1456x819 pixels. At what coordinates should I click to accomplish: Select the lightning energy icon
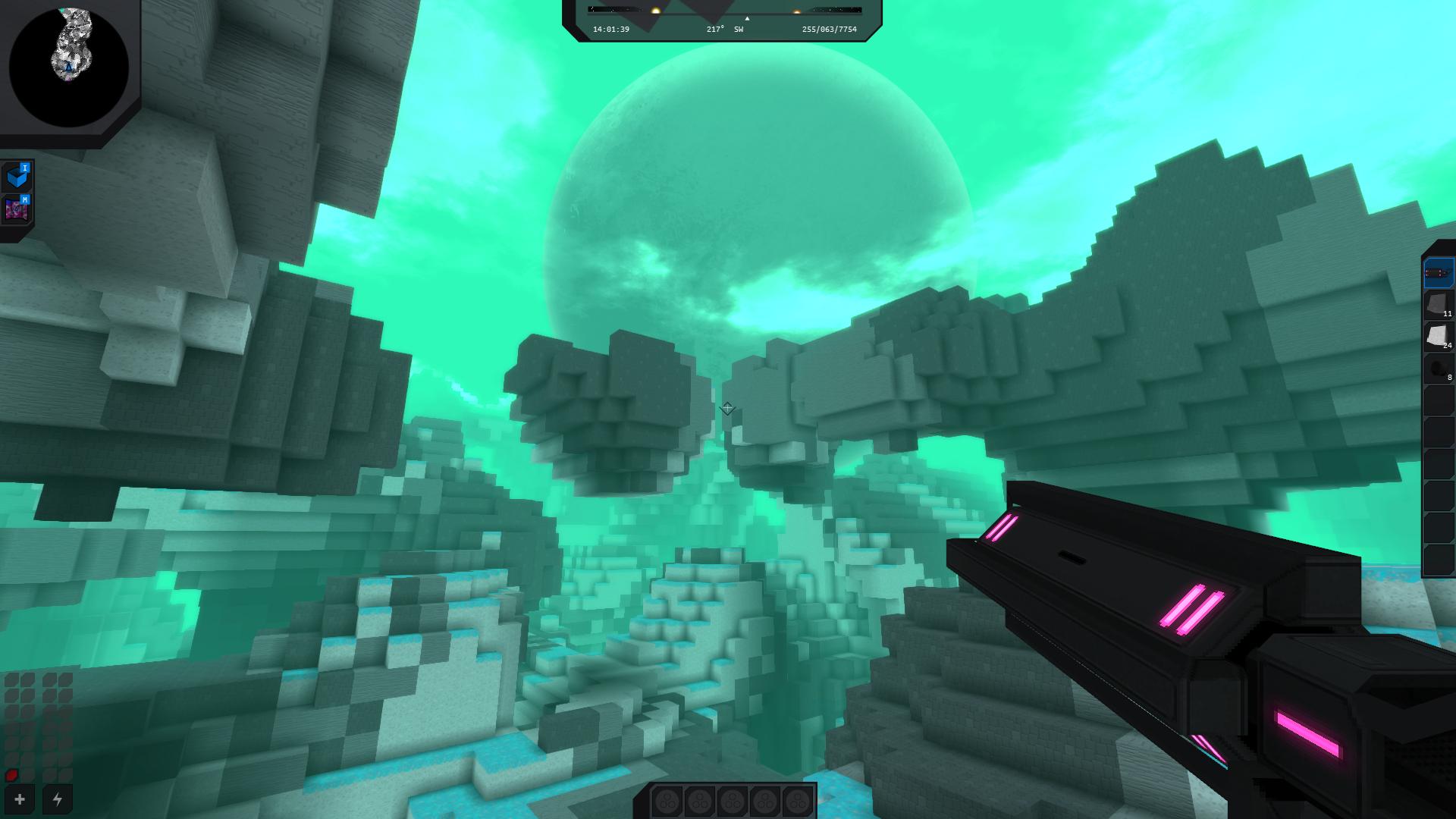tap(57, 798)
